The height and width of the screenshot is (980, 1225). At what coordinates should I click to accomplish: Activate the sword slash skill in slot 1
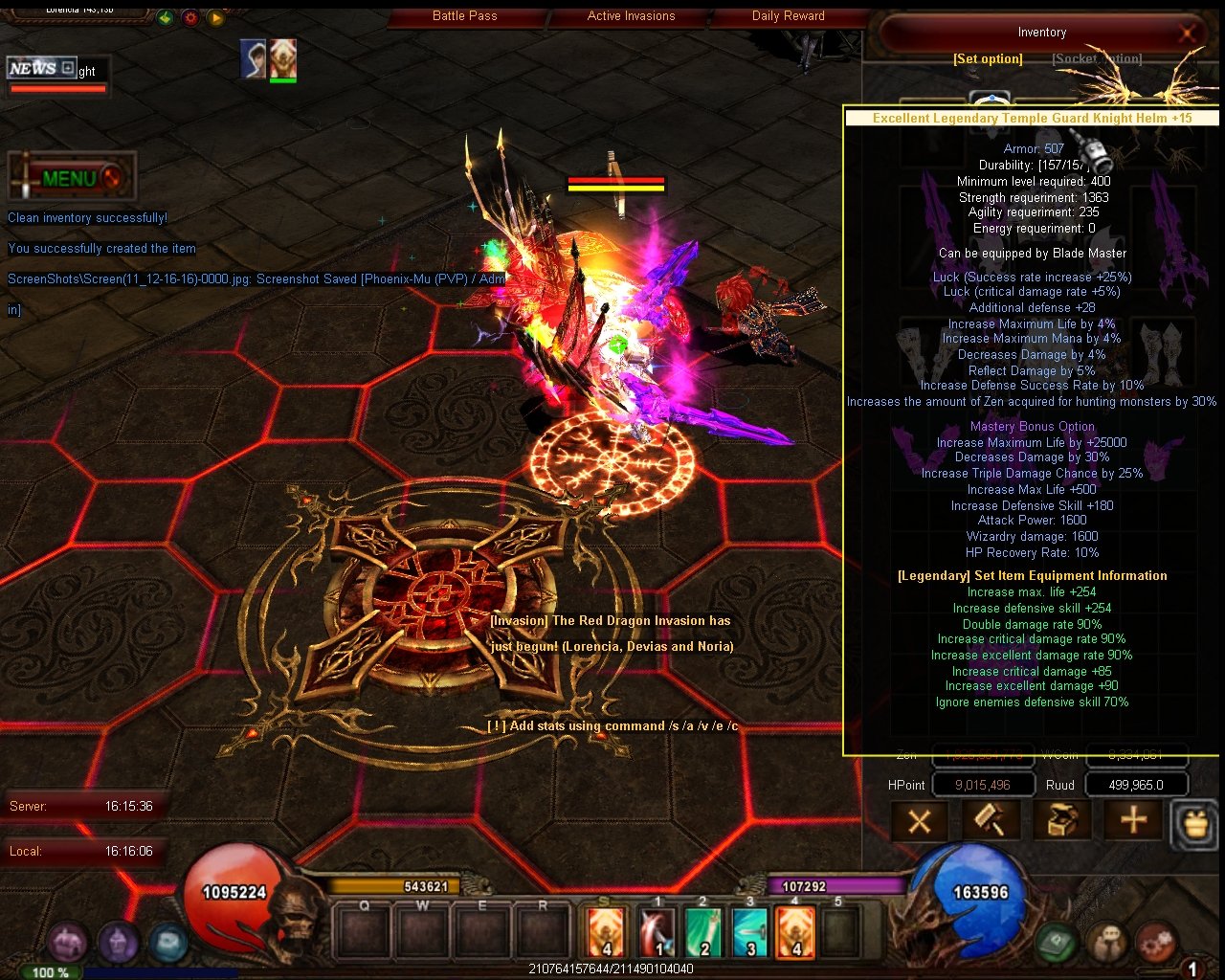click(657, 932)
